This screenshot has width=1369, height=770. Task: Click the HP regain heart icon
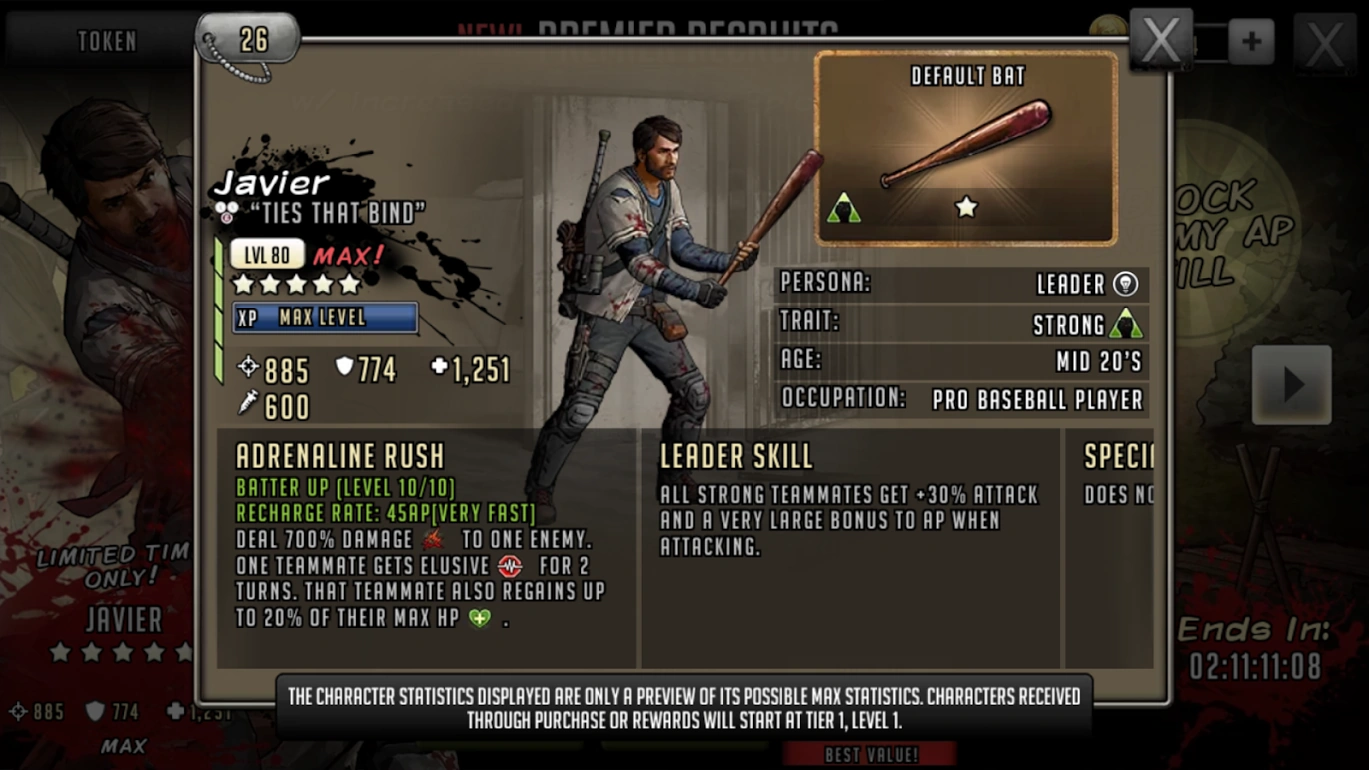[478, 618]
